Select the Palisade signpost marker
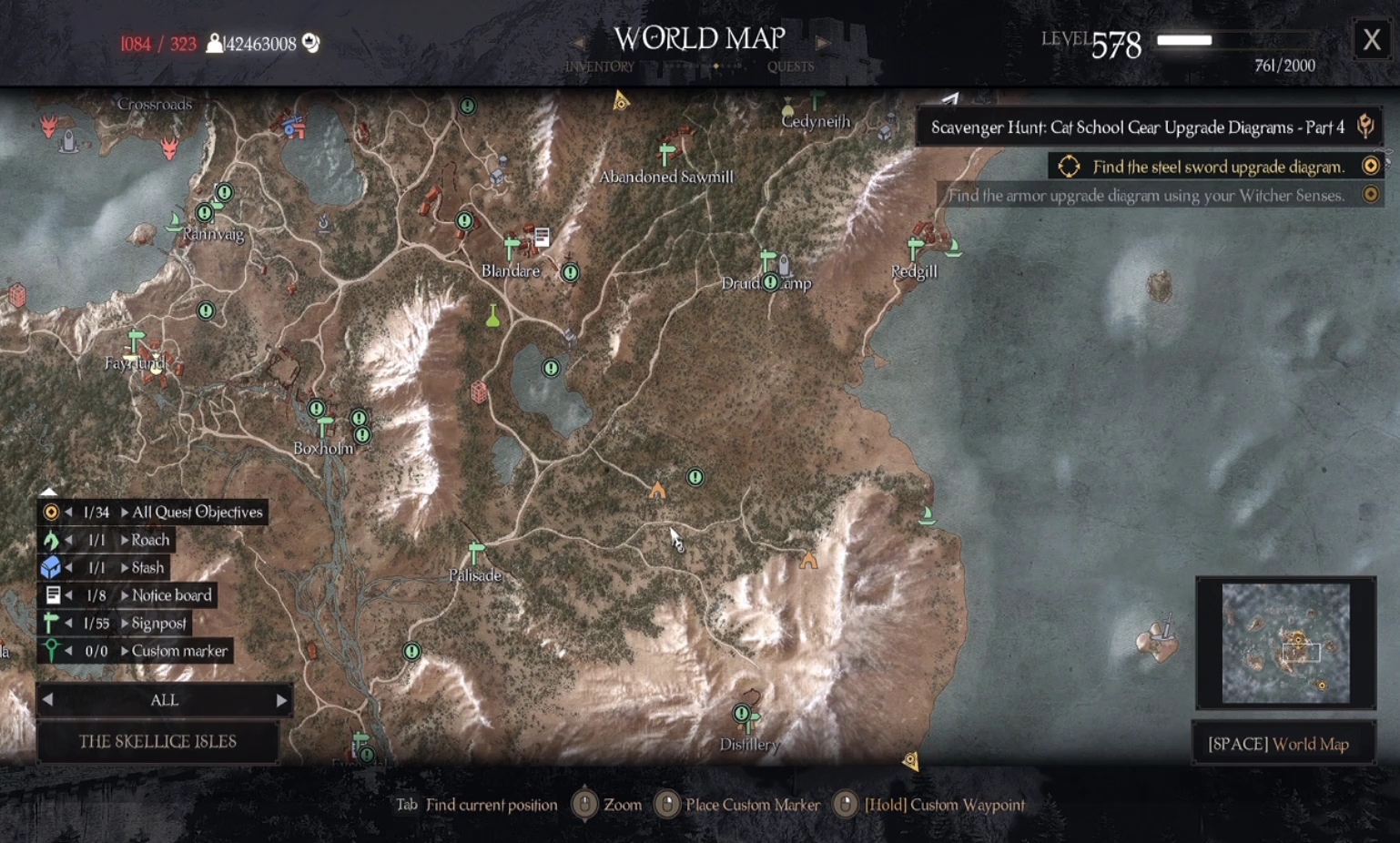This screenshot has width=1400, height=843. (x=475, y=553)
